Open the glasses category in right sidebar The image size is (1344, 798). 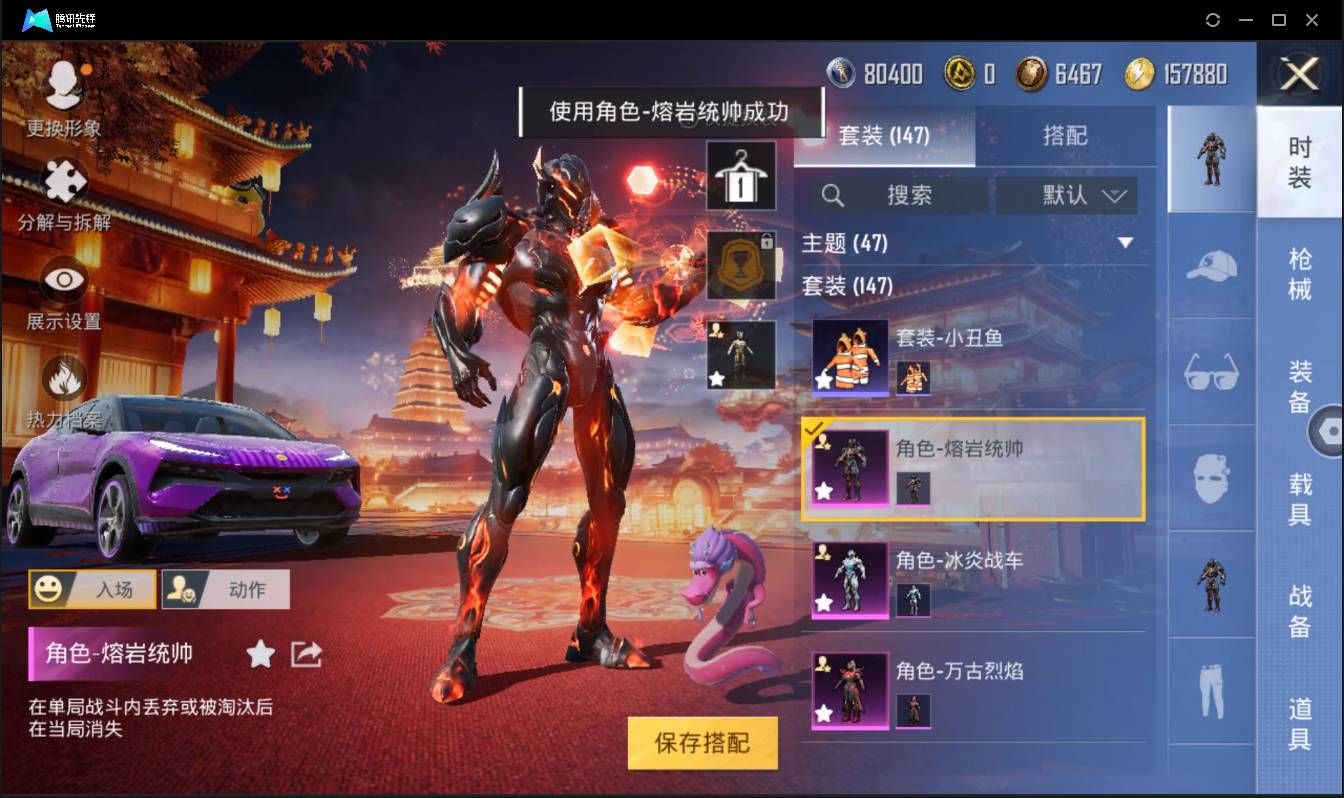pyautogui.click(x=1210, y=372)
